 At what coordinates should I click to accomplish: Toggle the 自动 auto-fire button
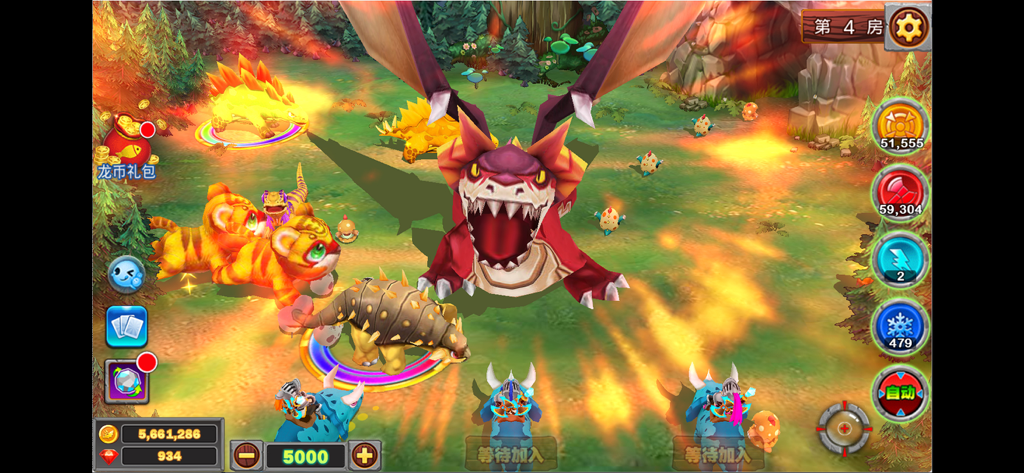point(900,392)
